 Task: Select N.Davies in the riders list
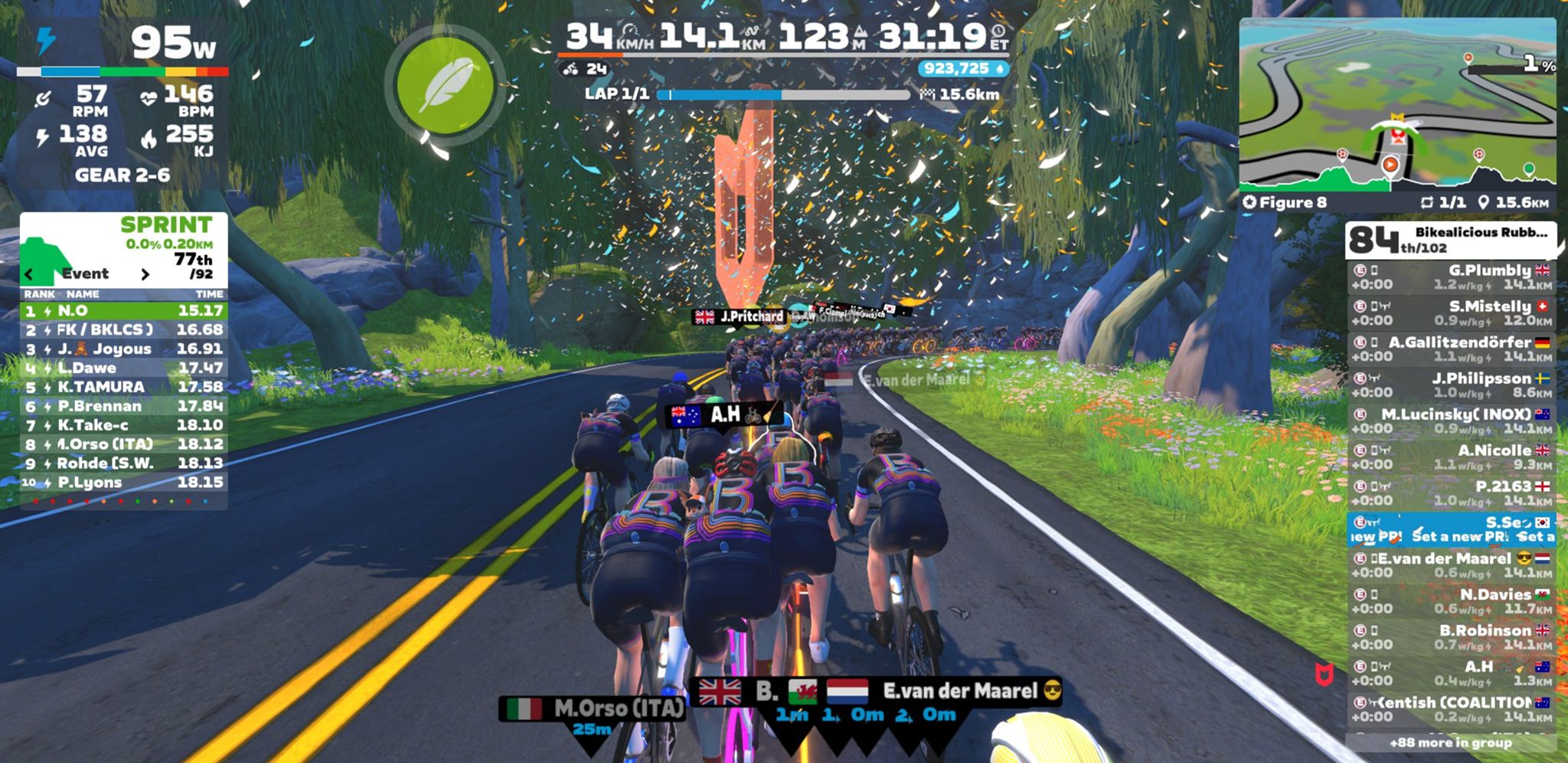pos(1451,601)
